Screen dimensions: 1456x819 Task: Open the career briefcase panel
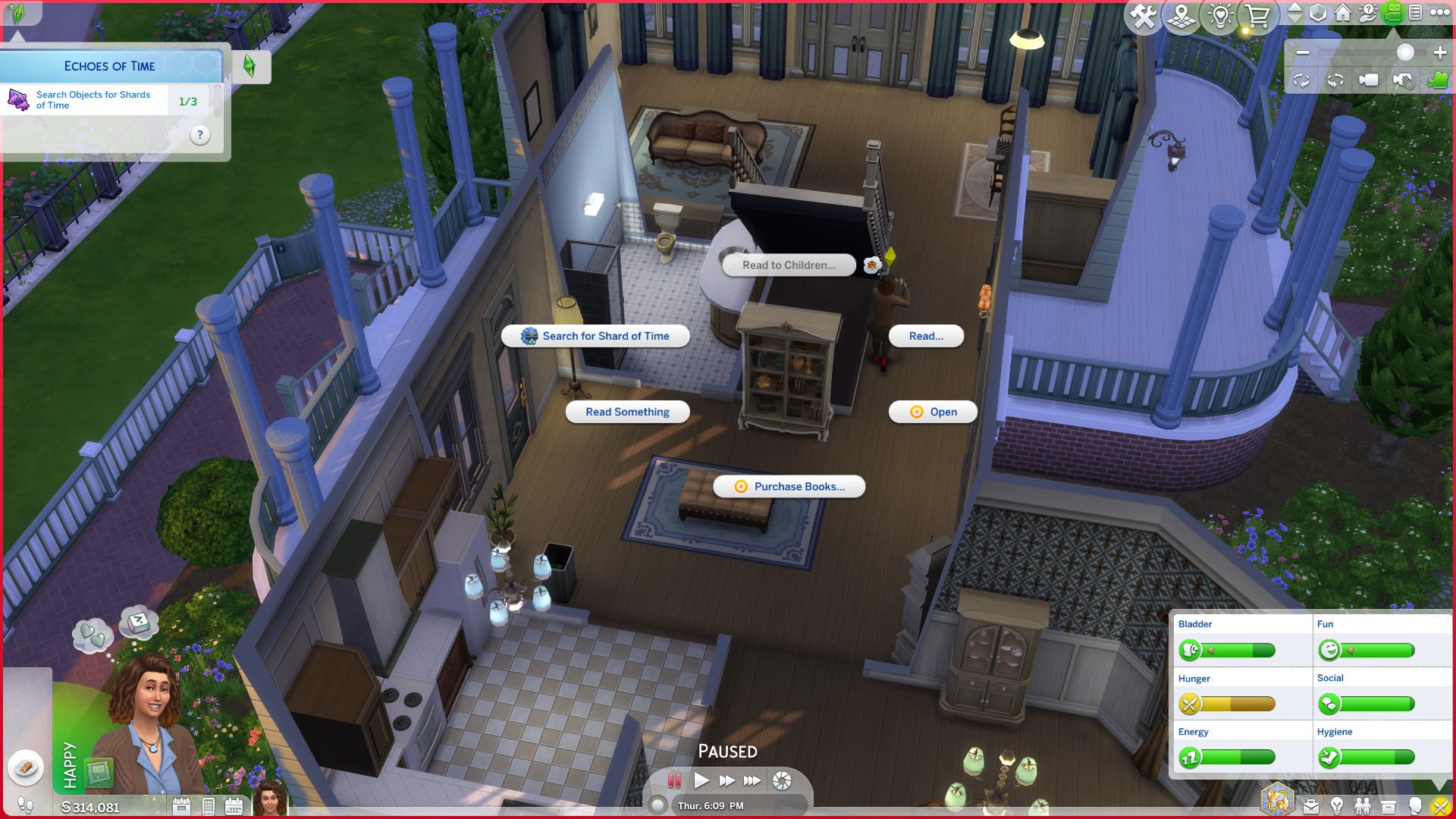pyautogui.click(x=1310, y=806)
